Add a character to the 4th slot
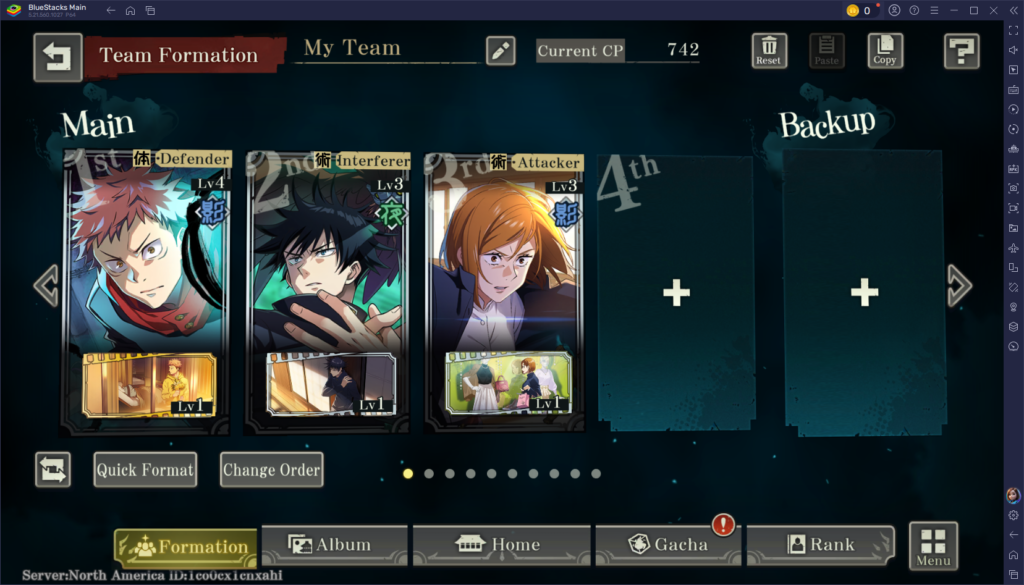1024x585 pixels. 676,292
